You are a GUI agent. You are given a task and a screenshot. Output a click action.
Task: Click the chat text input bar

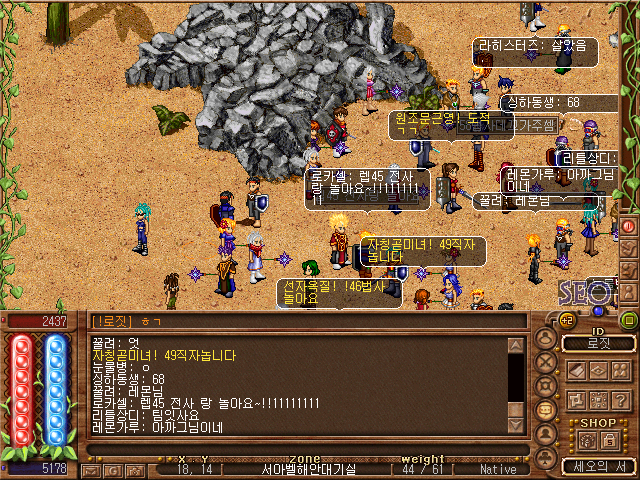tap(300, 450)
